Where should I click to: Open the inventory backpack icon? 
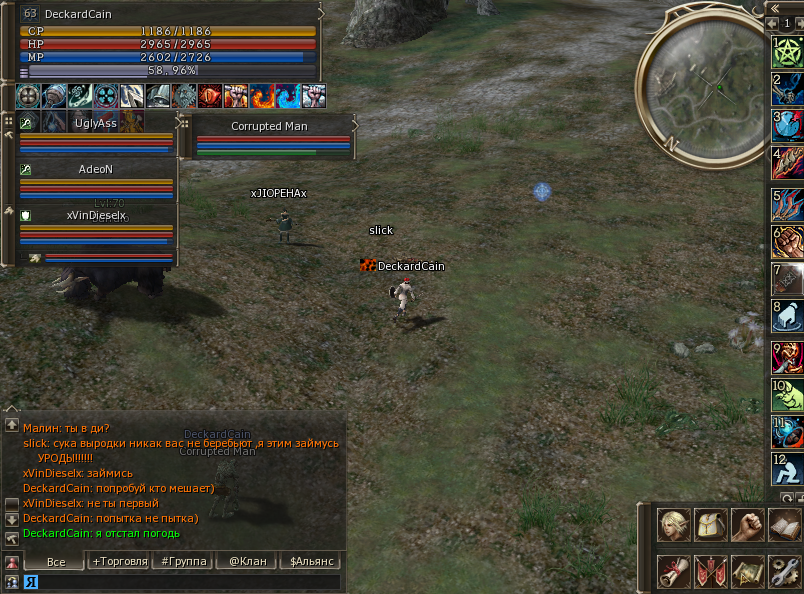(709, 525)
